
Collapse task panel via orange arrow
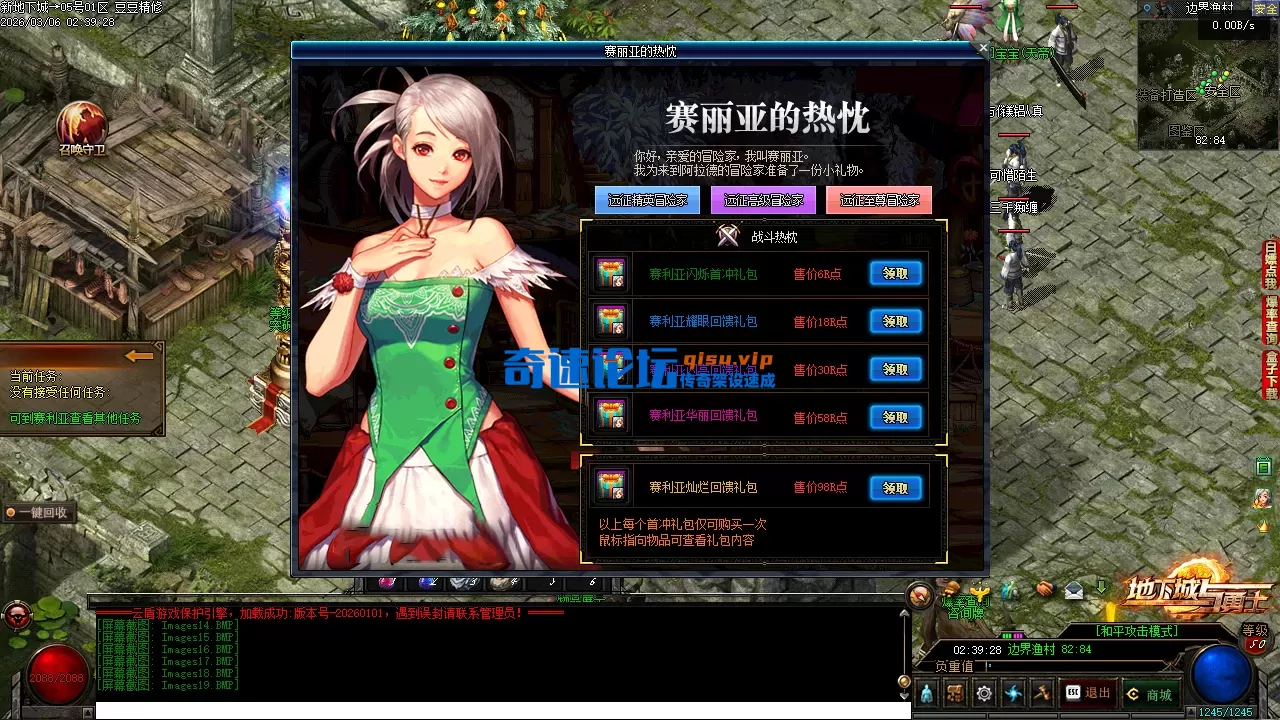(138, 356)
